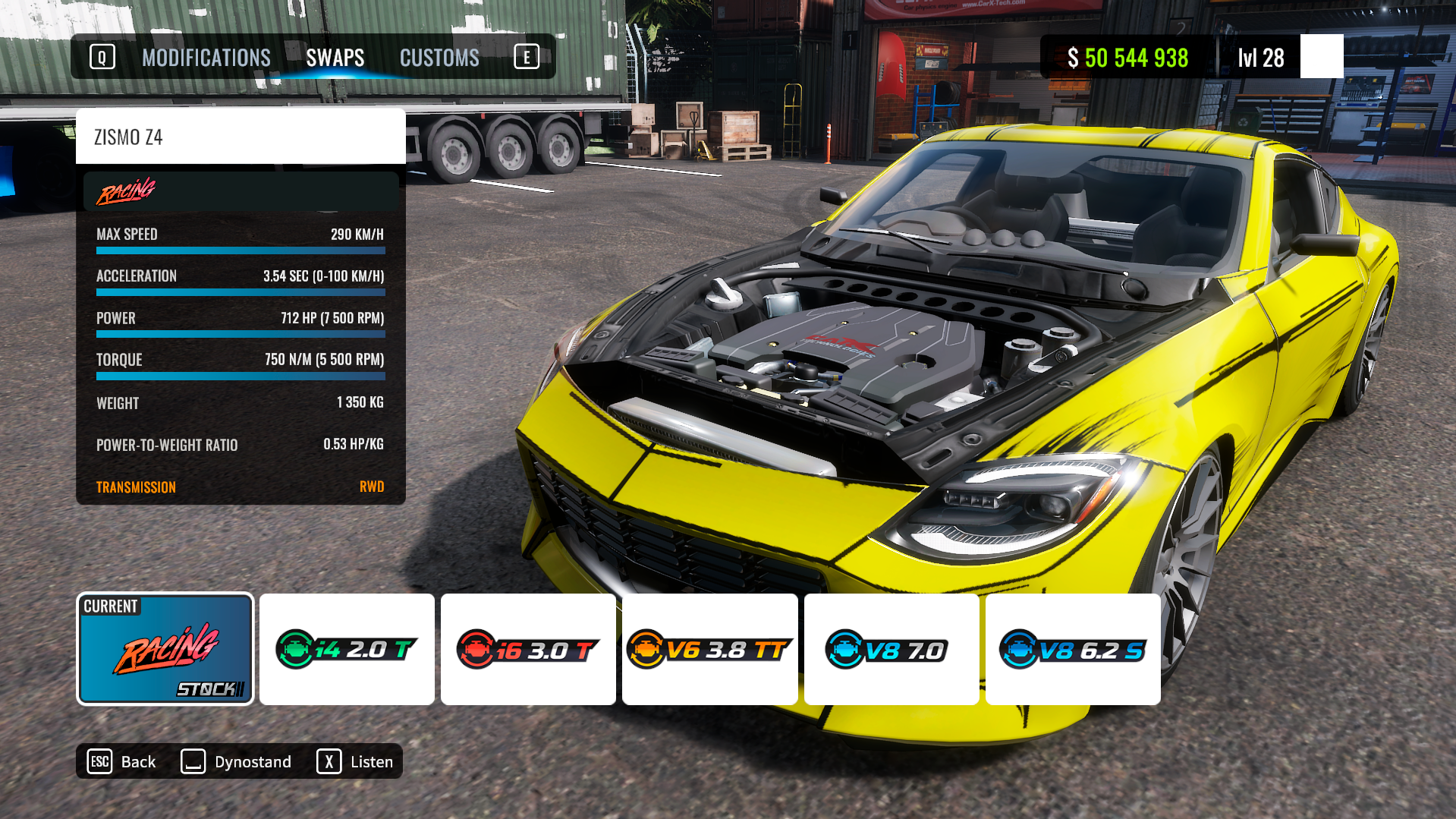Switch to the Modifications tab
Image resolution: width=1456 pixels, height=819 pixels.
pos(206,58)
